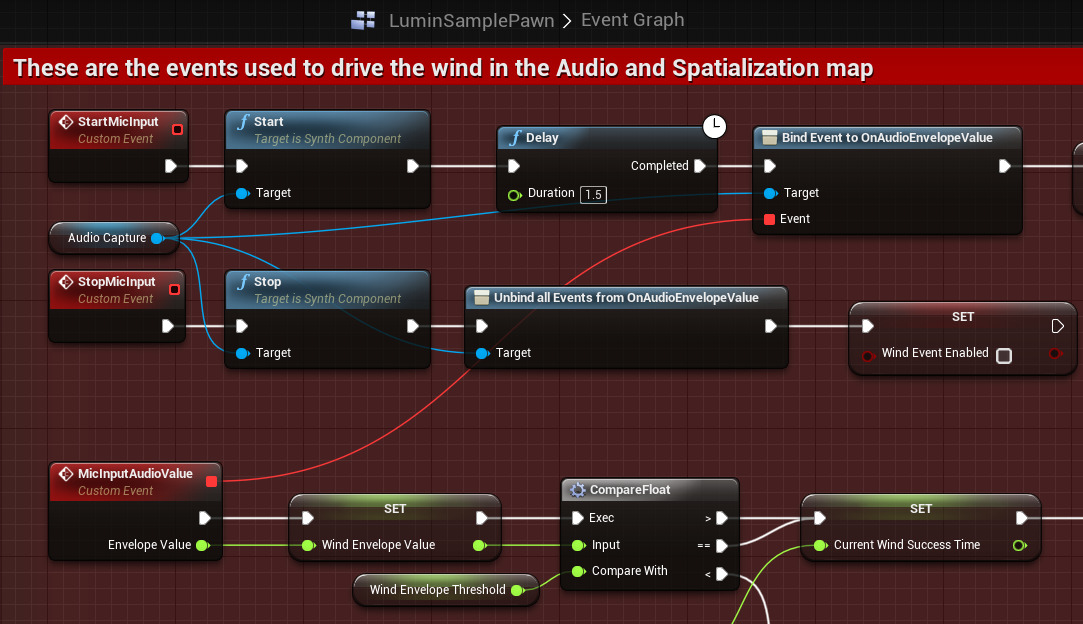Image resolution: width=1083 pixels, height=624 pixels.
Task: Click the Event Graph breadcrumb
Action: [632, 20]
